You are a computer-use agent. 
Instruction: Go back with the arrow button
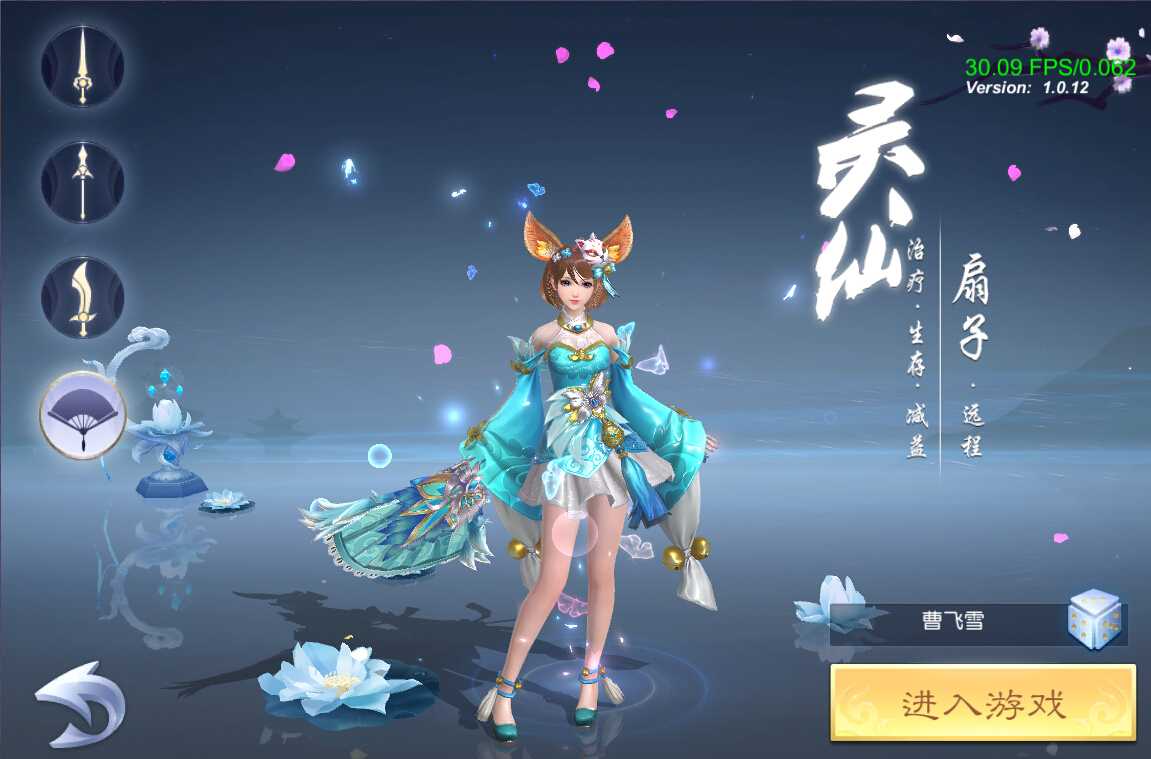(80, 703)
